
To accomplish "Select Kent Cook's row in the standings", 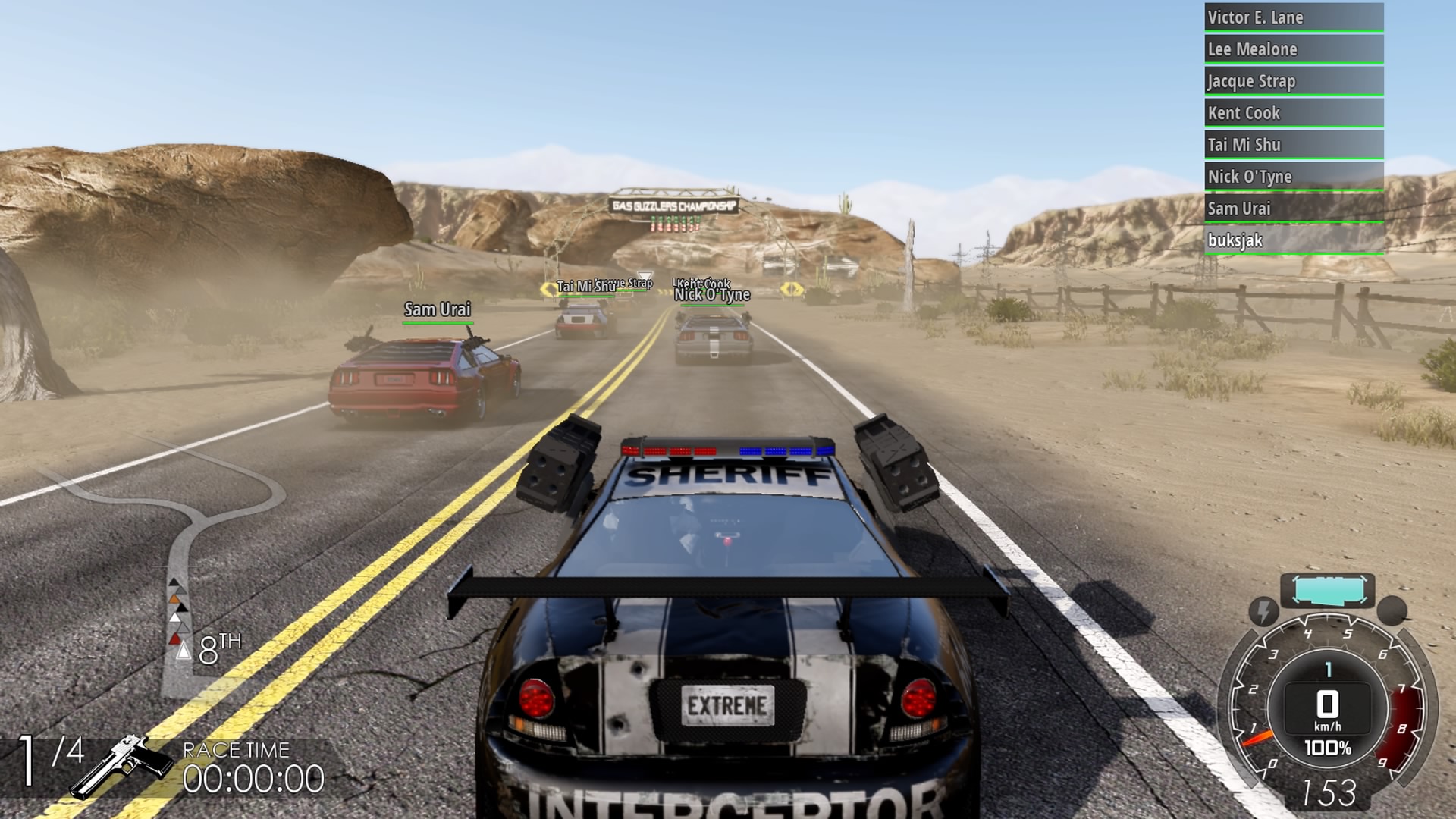I will click(1293, 113).
